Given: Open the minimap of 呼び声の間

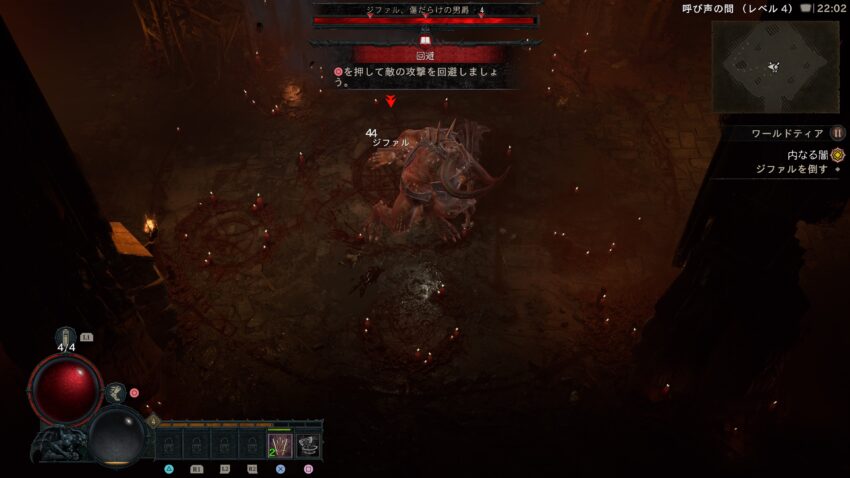Looking at the screenshot, I should click(x=775, y=66).
